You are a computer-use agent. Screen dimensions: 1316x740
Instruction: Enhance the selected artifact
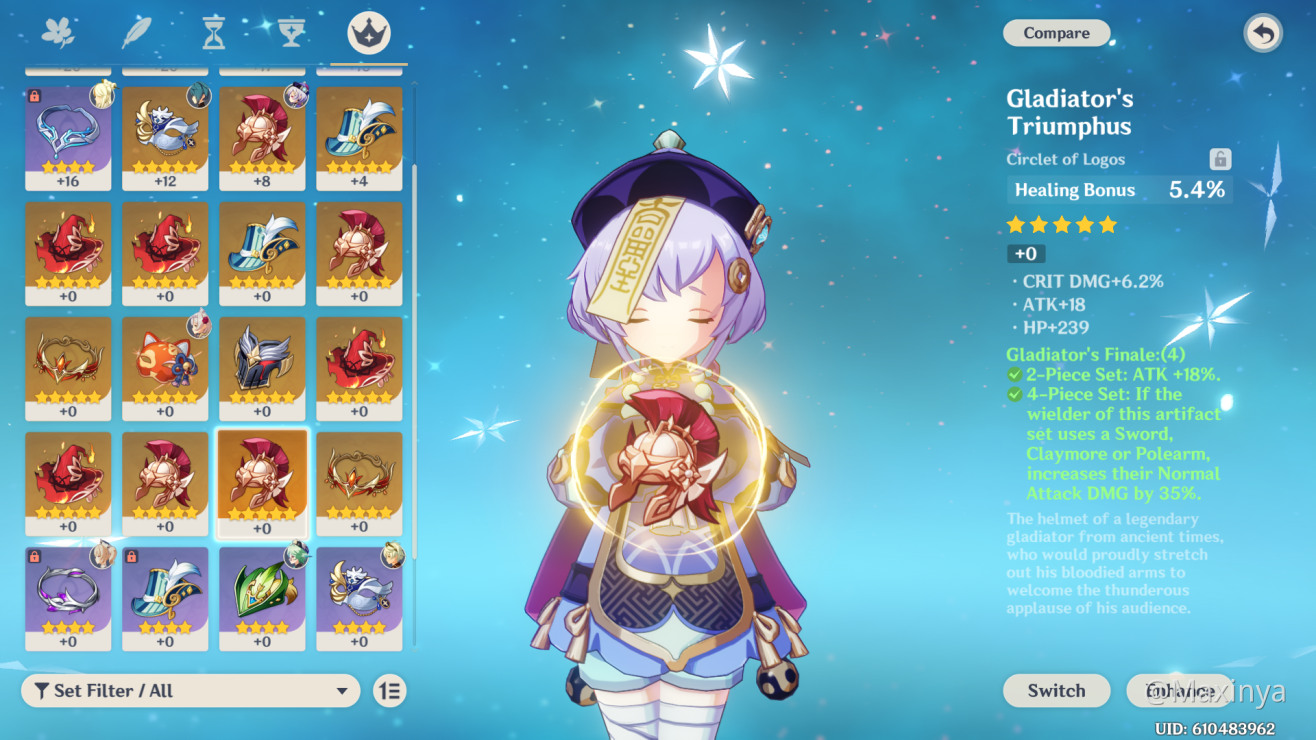(x=1179, y=690)
